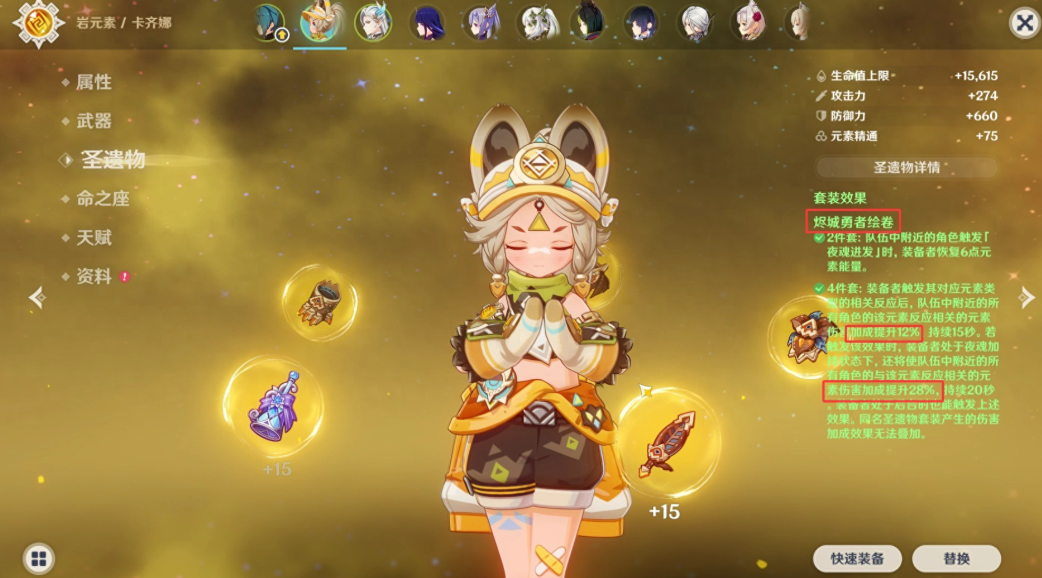Open the 属性 attributes menu
Screen dimensions: 1042x578
point(93,82)
